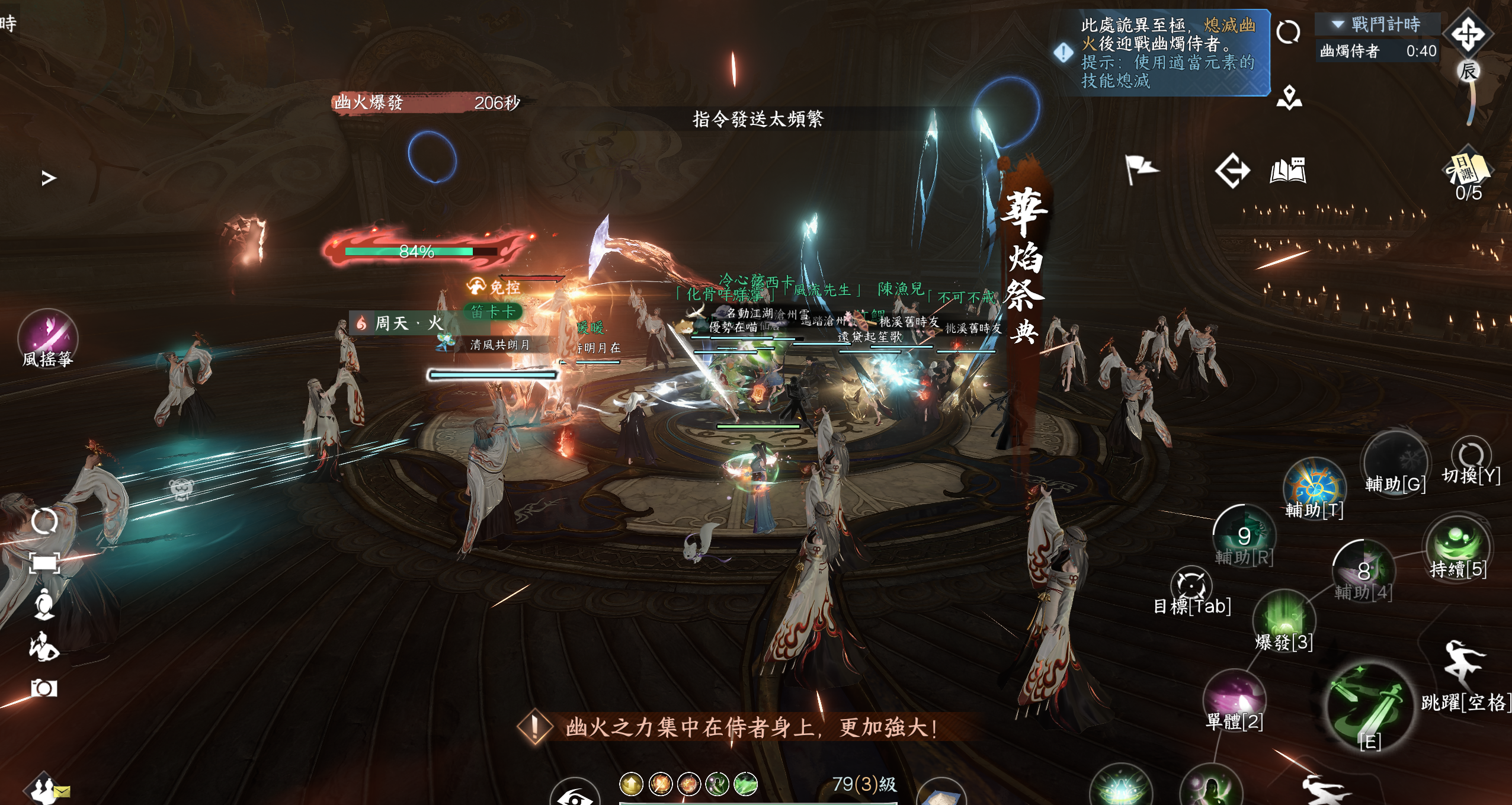
Task: Click the white flag marker icon
Action: (1140, 169)
